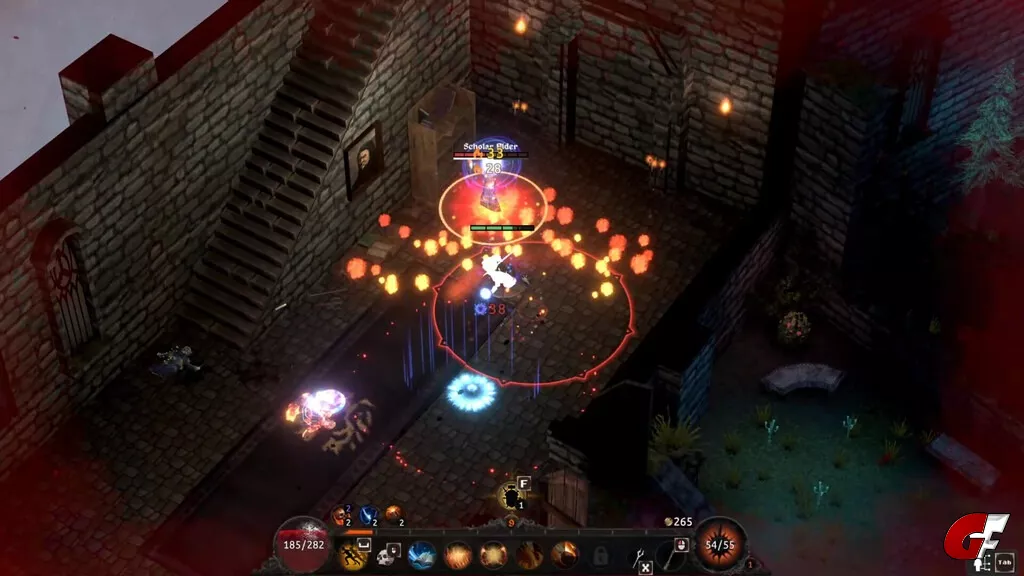
Task: Use the tall flames fire skill
Action: click(528, 553)
